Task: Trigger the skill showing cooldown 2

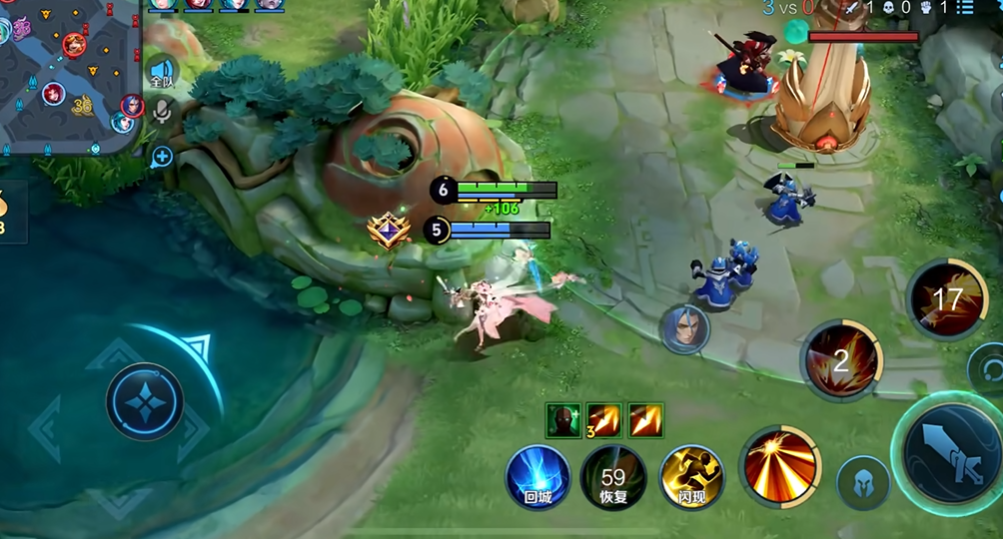Action: 841,360
